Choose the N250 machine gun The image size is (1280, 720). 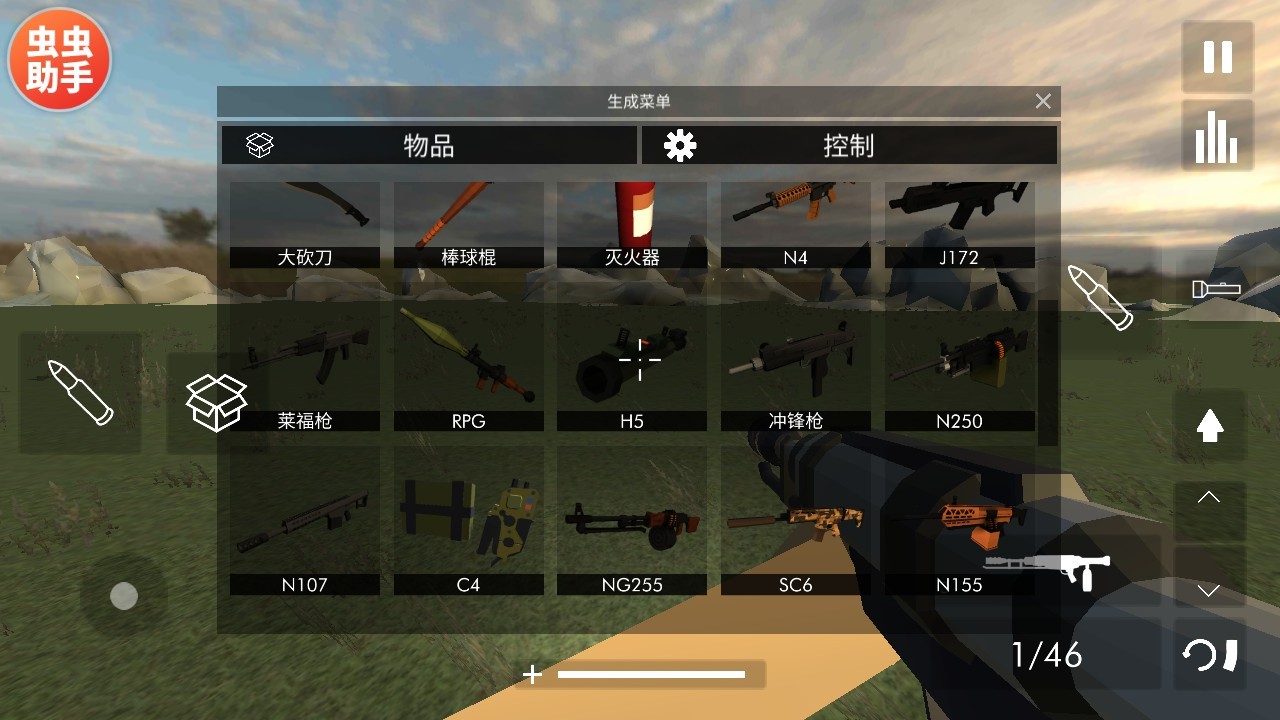959,368
